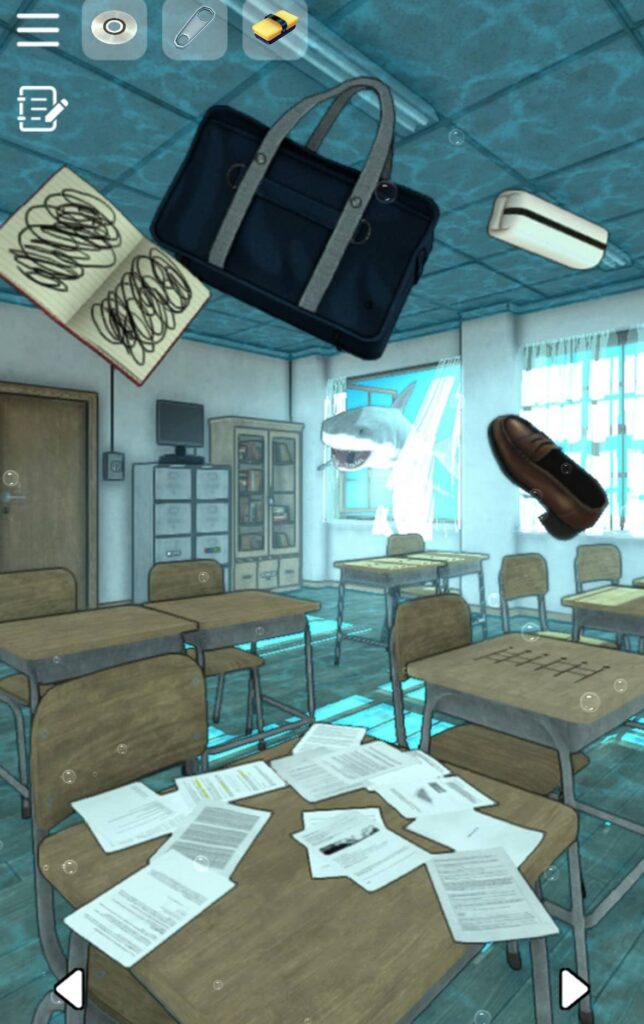Open the hamburger menu
644x1024 pixels.
pyautogui.click(x=38, y=29)
